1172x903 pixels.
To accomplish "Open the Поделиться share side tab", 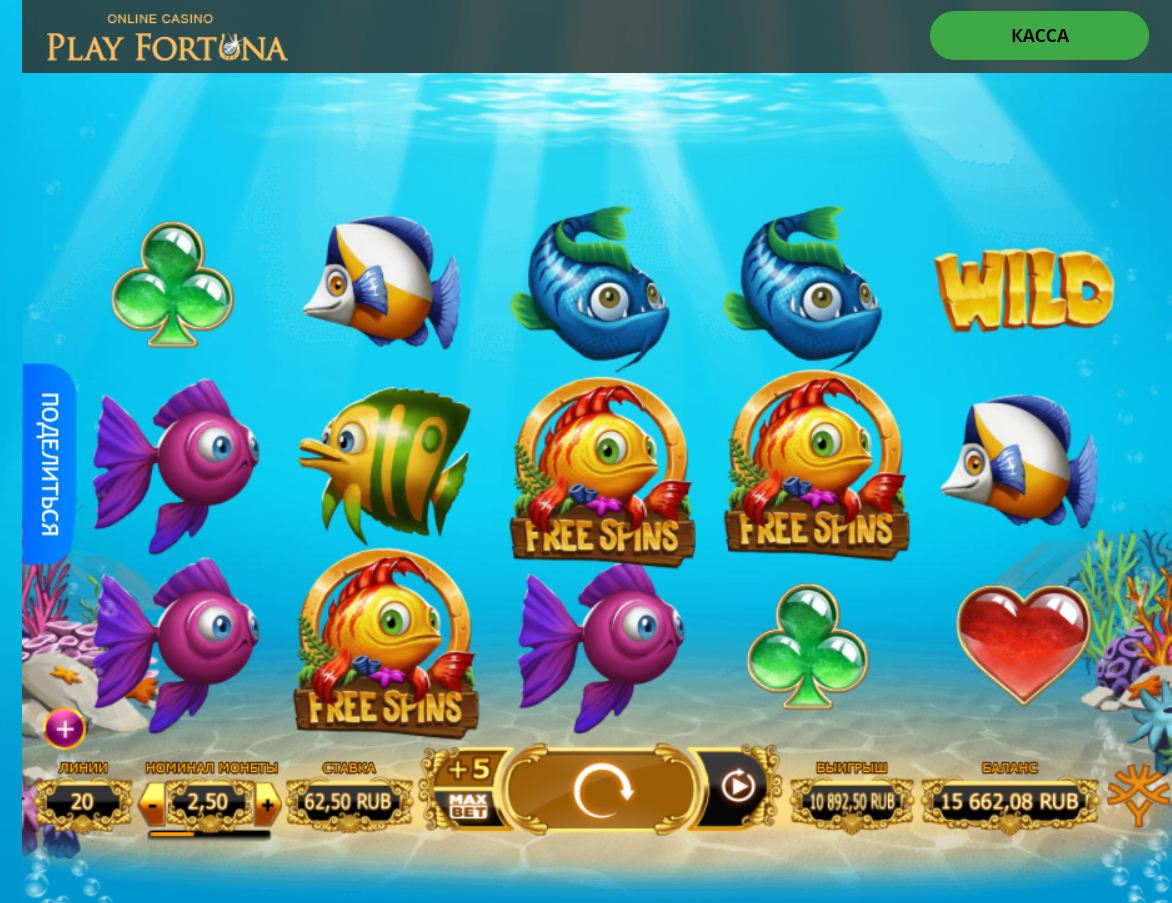I will (49, 463).
